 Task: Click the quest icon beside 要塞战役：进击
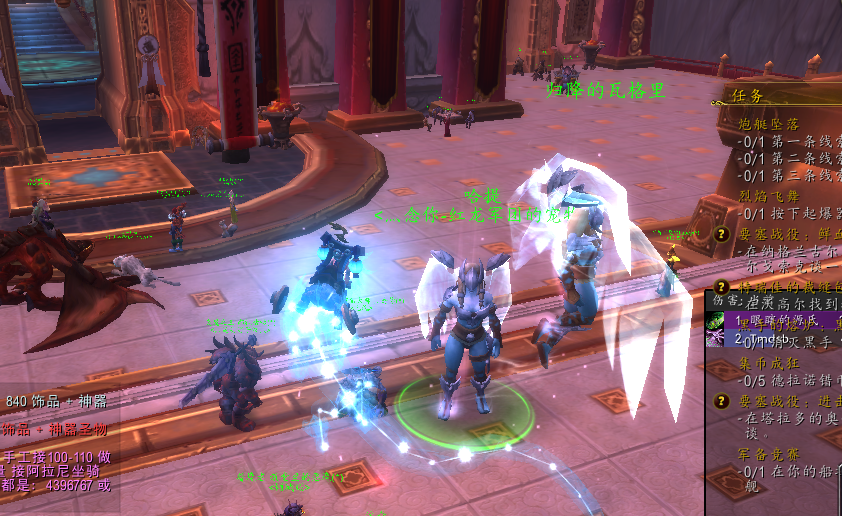pyautogui.click(x=721, y=400)
